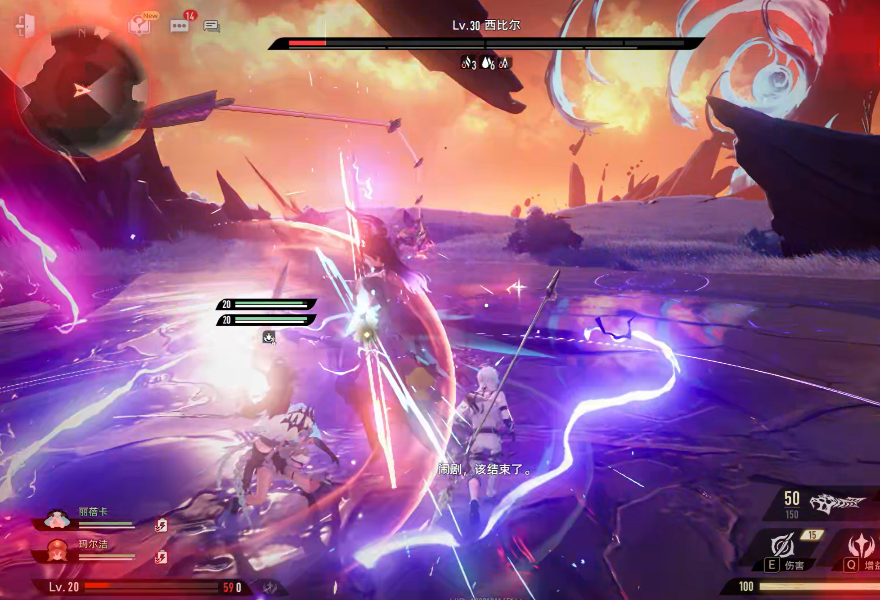Open the messages icon with 14 badge
Image resolution: width=880 pixels, height=600 pixels.
coord(180,26)
